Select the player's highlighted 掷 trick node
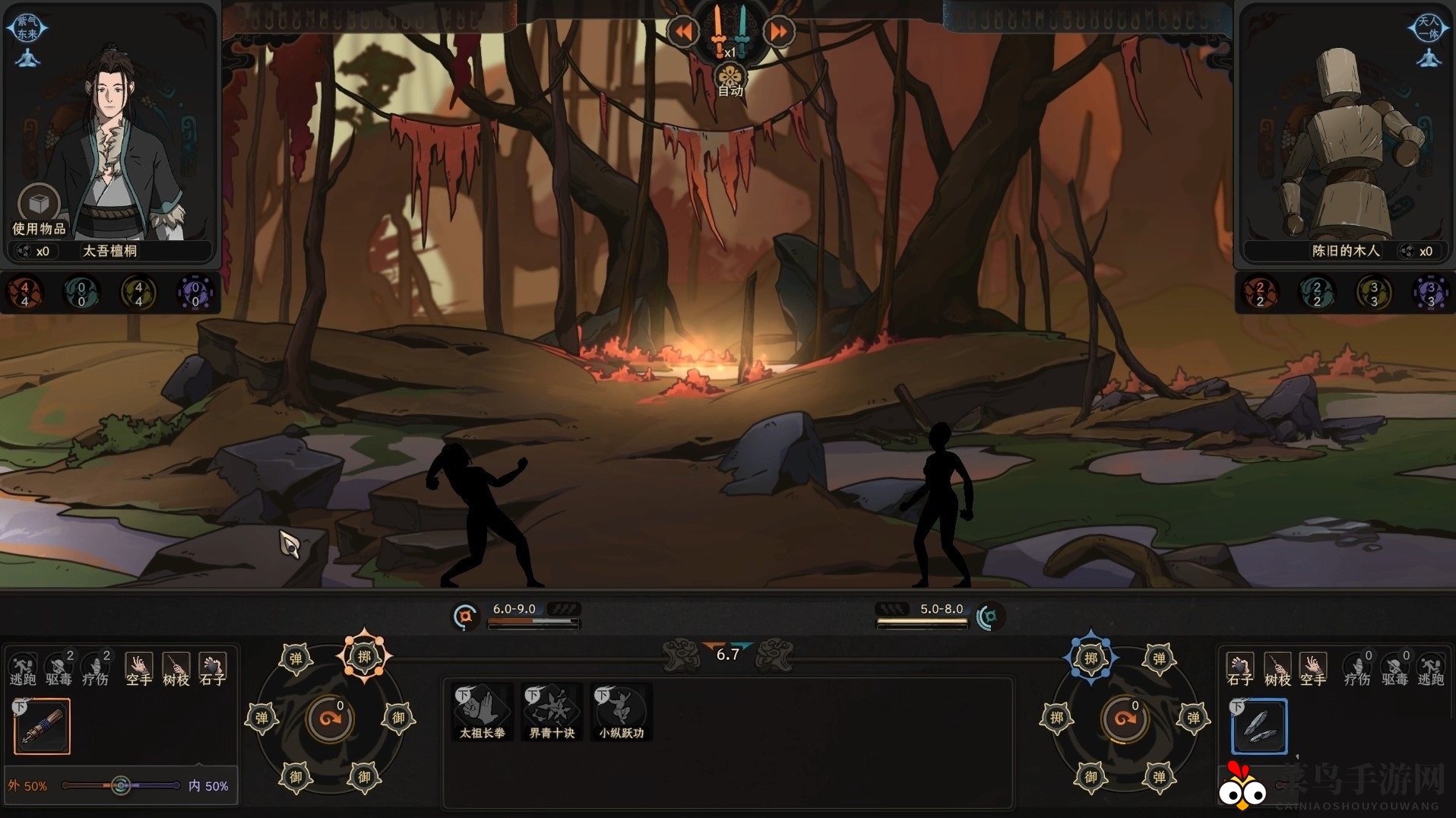The image size is (1456, 818). (364, 656)
